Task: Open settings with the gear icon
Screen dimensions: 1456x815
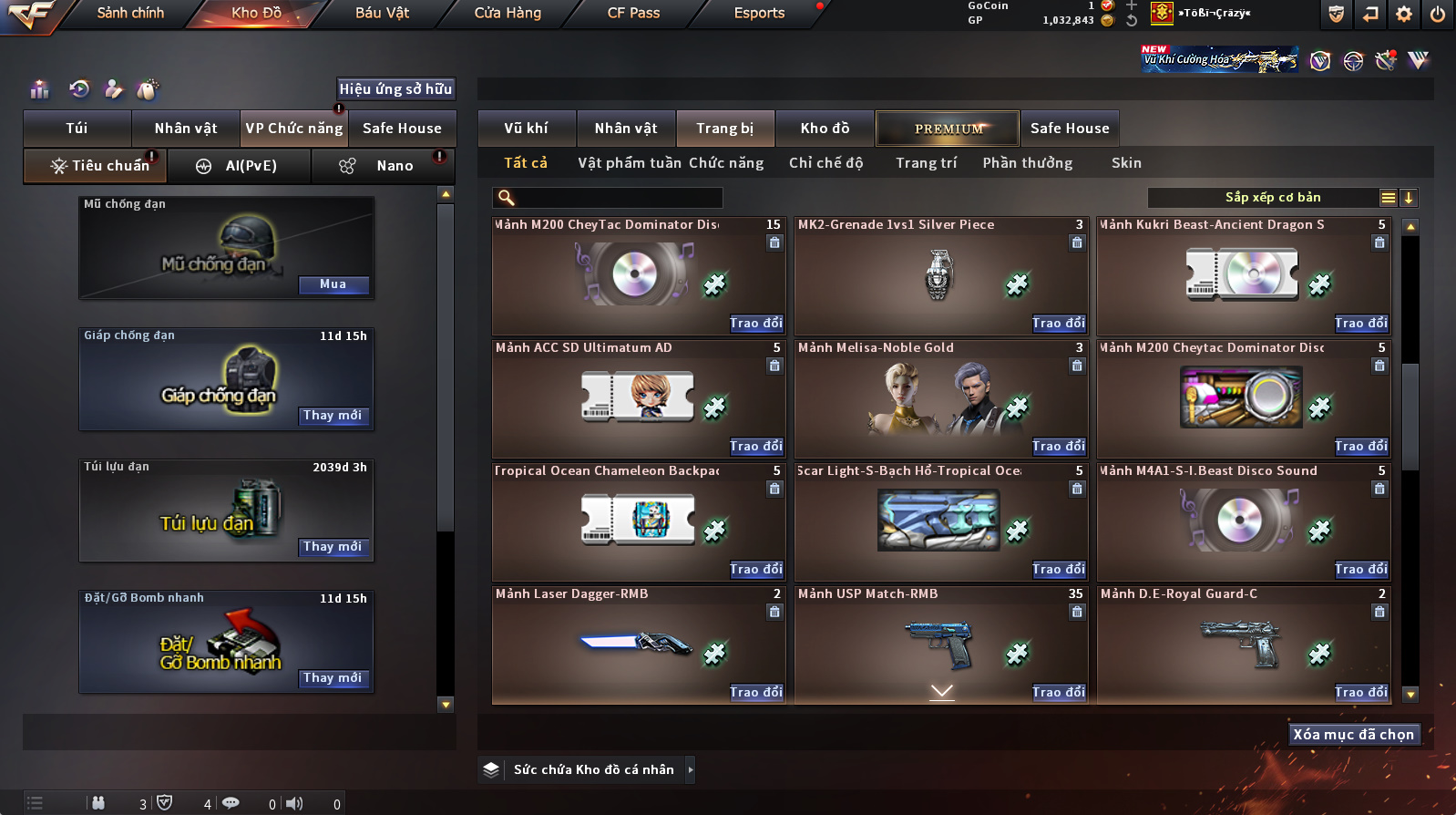Action: (x=1404, y=14)
